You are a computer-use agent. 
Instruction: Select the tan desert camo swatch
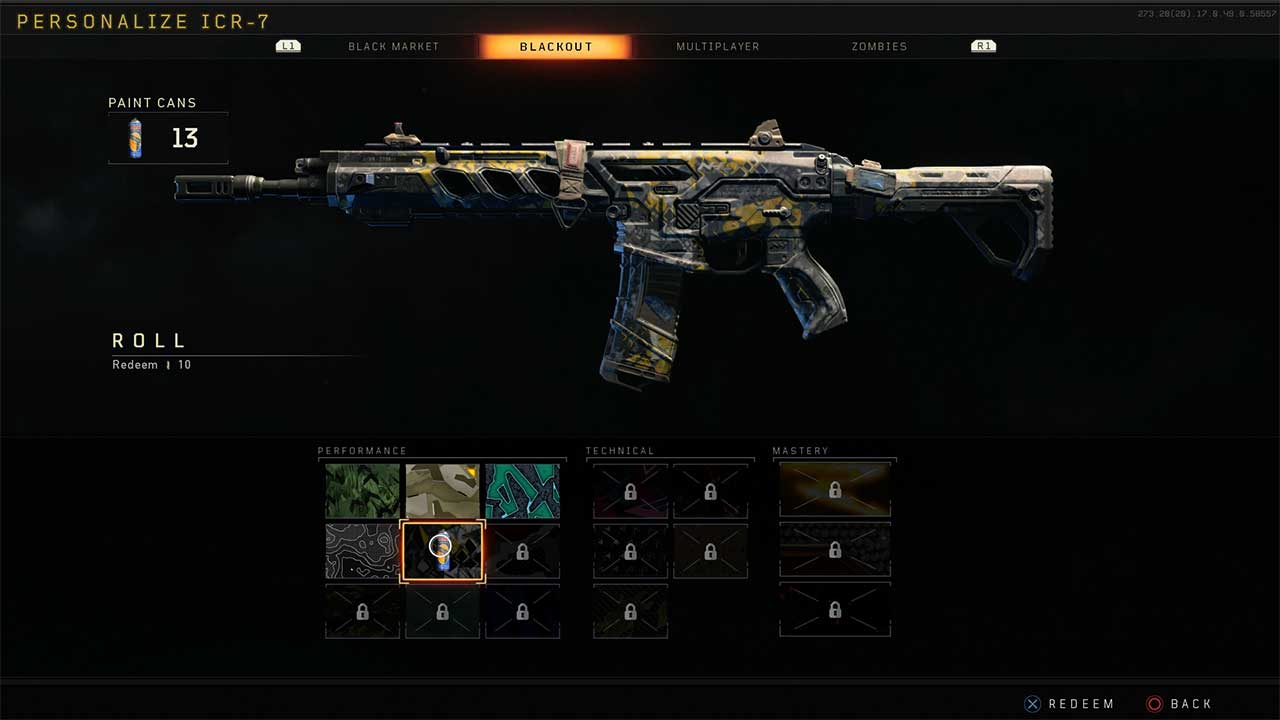coord(442,491)
